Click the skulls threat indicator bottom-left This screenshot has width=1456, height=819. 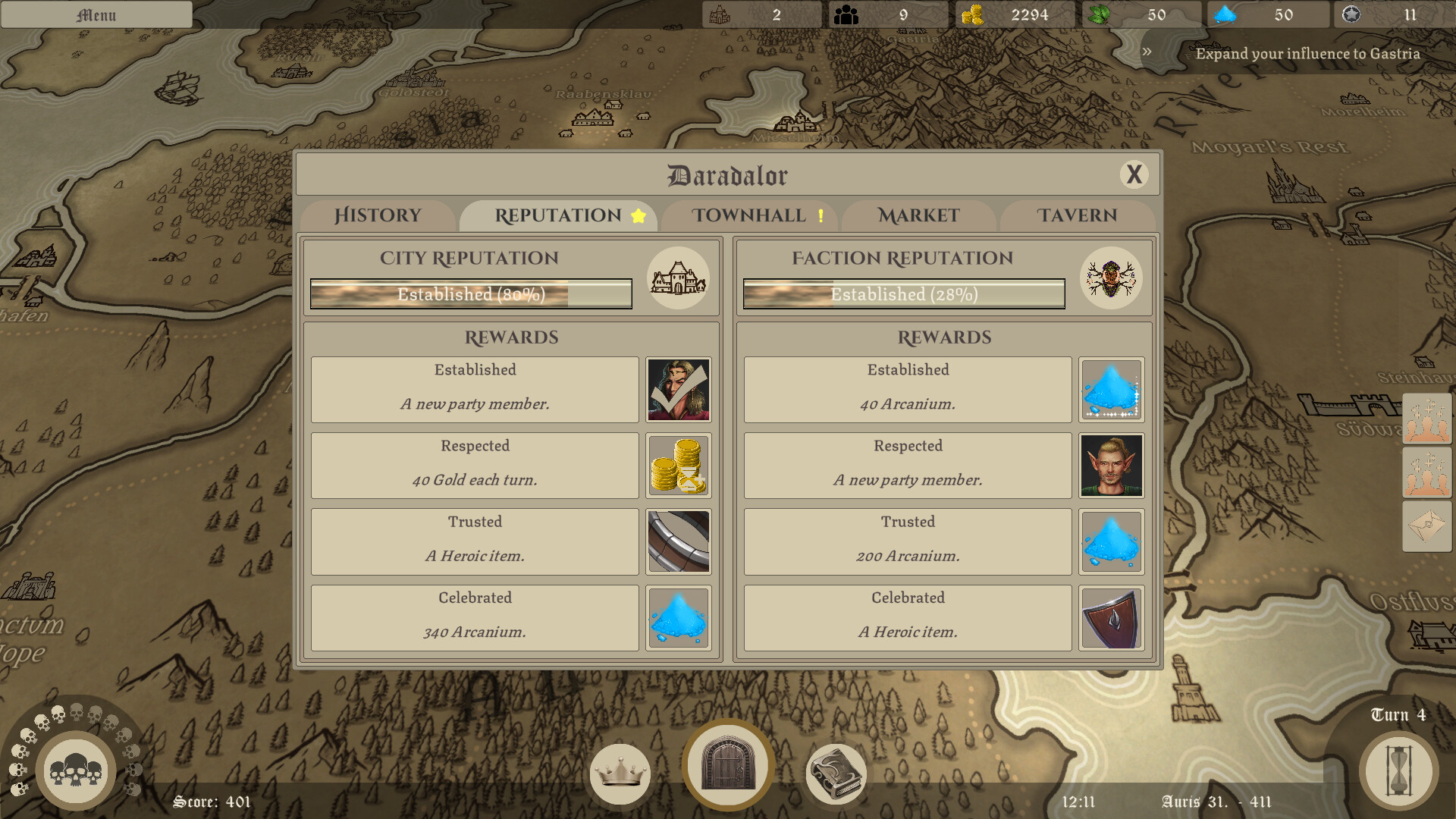76,769
